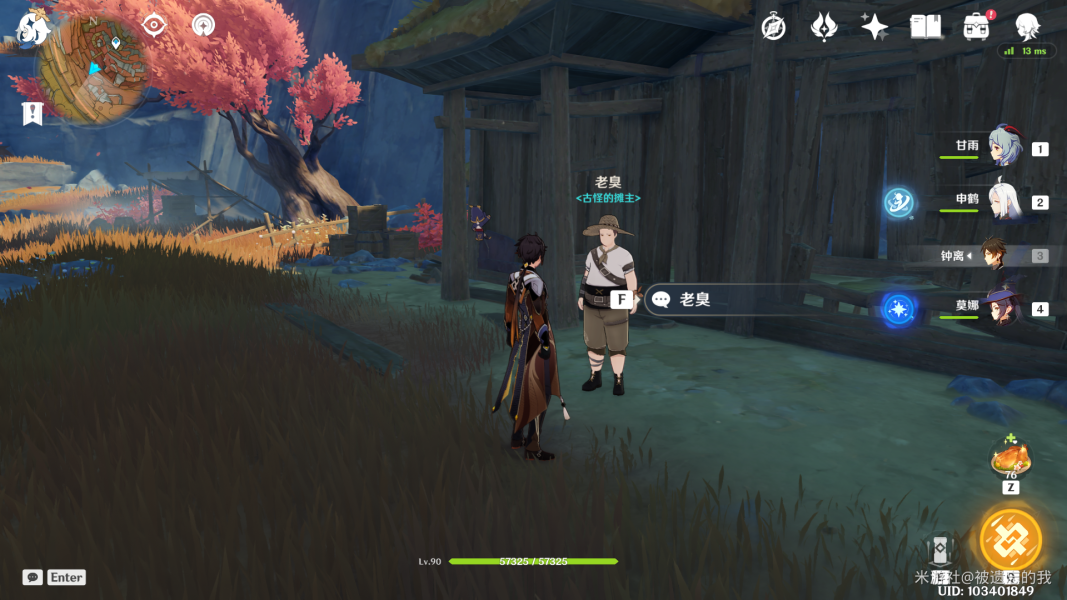Switch to party member 莫娜

pos(1003,307)
